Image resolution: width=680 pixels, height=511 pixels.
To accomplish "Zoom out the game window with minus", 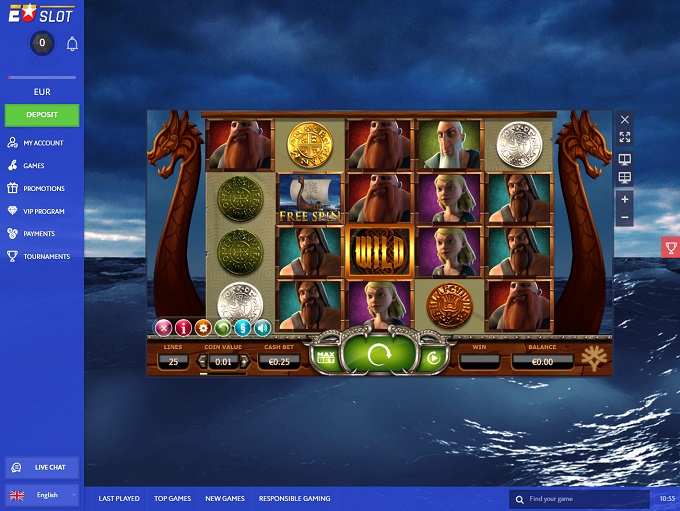I will pyautogui.click(x=625, y=217).
